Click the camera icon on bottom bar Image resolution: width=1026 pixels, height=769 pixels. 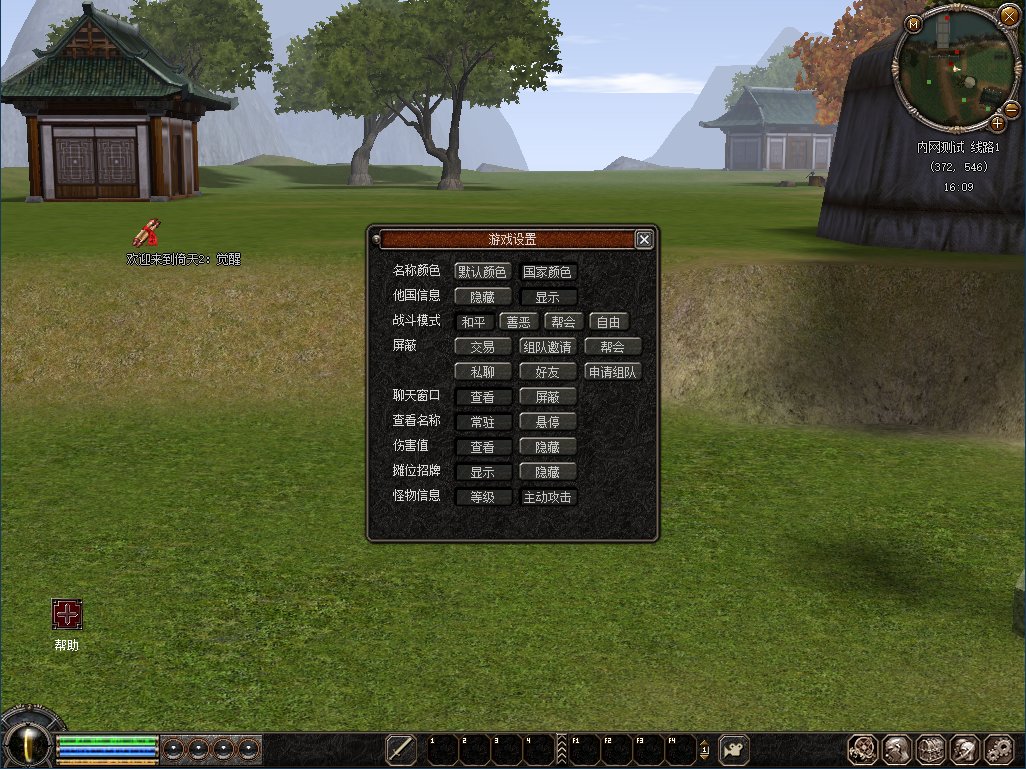[735, 748]
